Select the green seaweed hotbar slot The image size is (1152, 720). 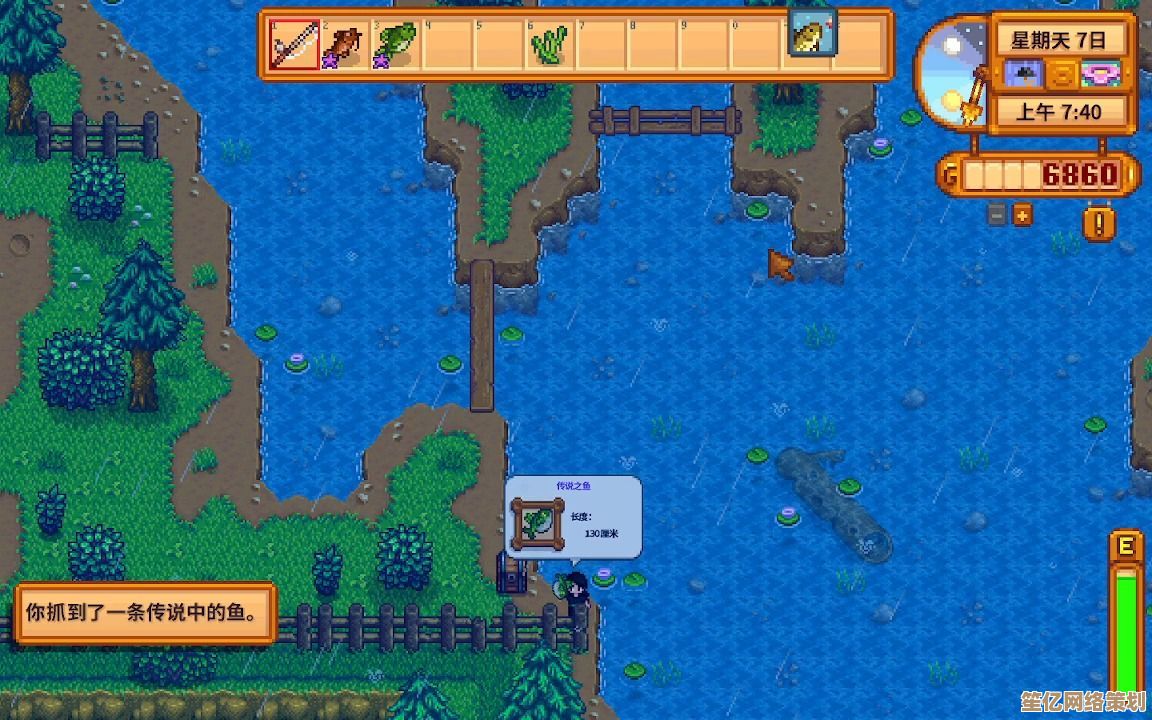(x=549, y=45)
